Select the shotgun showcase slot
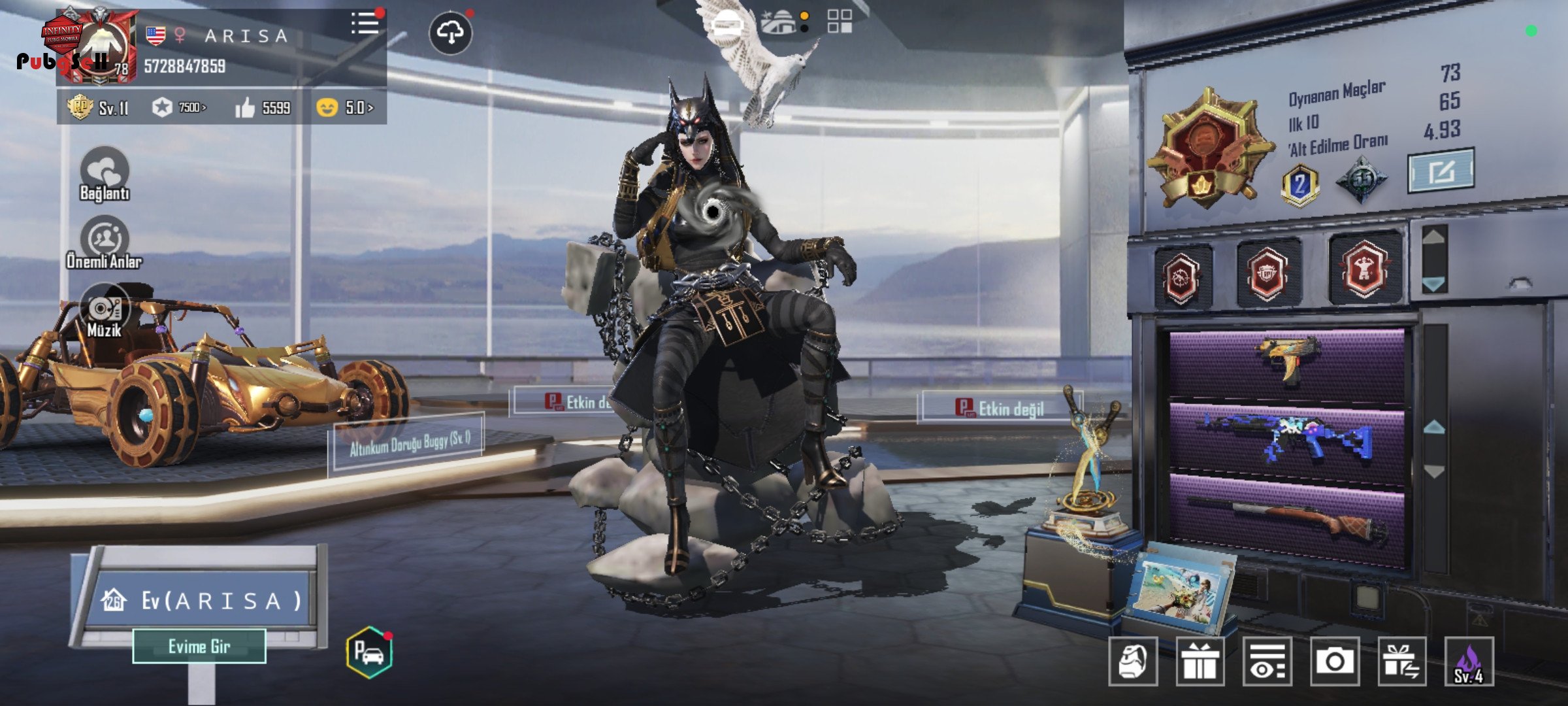The image size is (1568, 706). [1286, 516]
